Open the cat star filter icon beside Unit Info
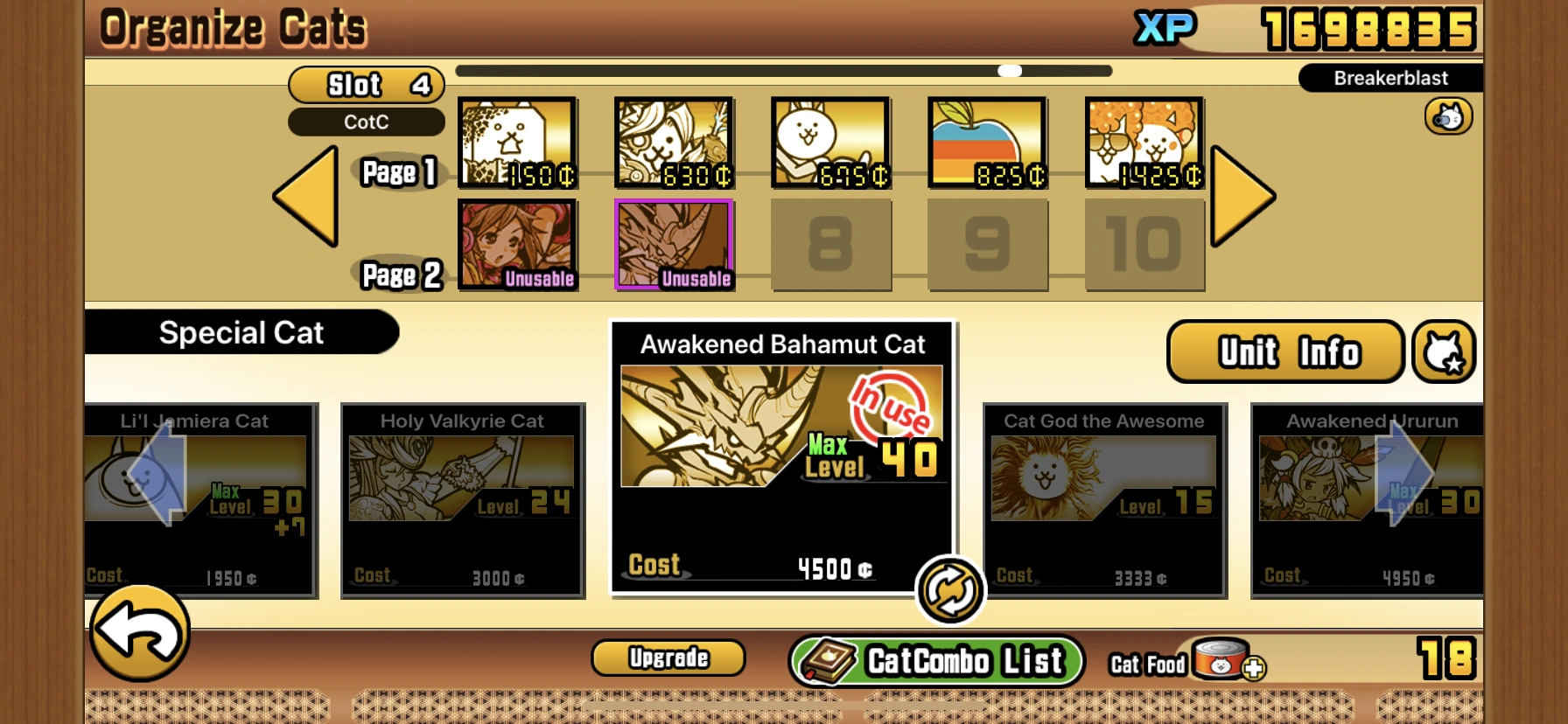Image resolution: width=1568 pixels, height=724 pixels. (x=1445, y=351)
